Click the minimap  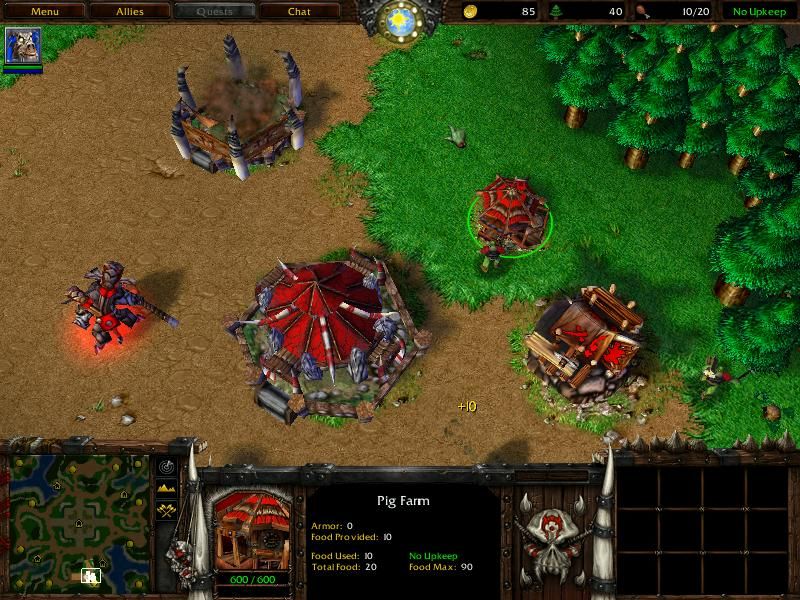pos(80,521)
